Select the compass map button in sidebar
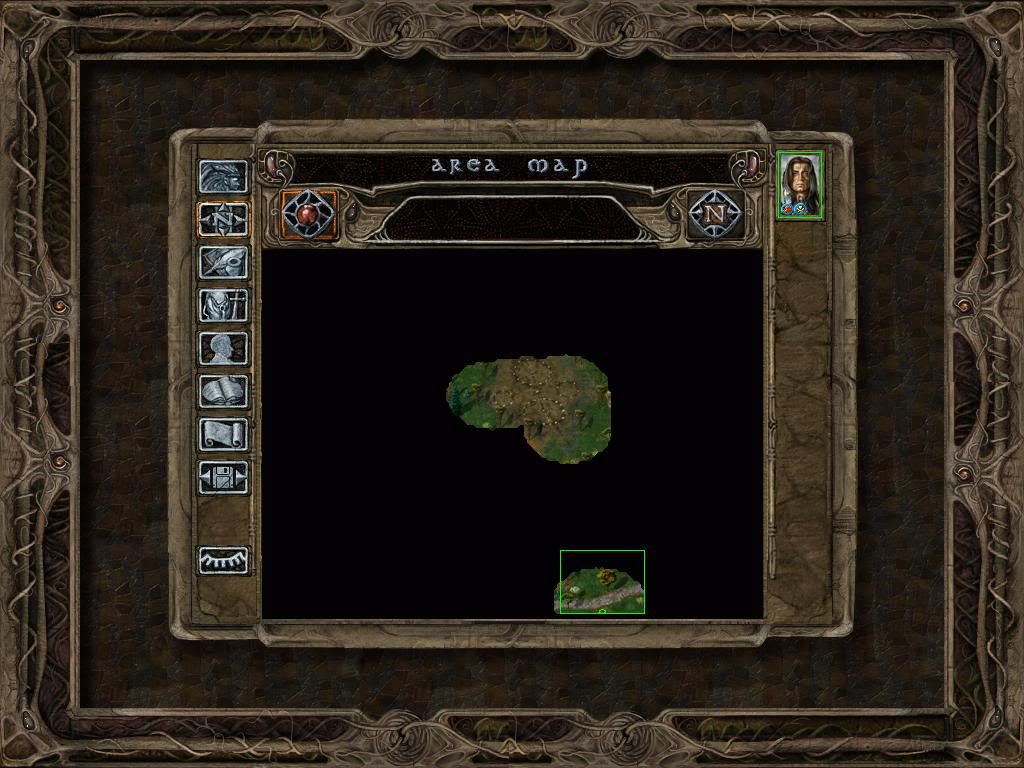Image resolution: width=1024 pixels, height=768 pixels. (223, 219)
